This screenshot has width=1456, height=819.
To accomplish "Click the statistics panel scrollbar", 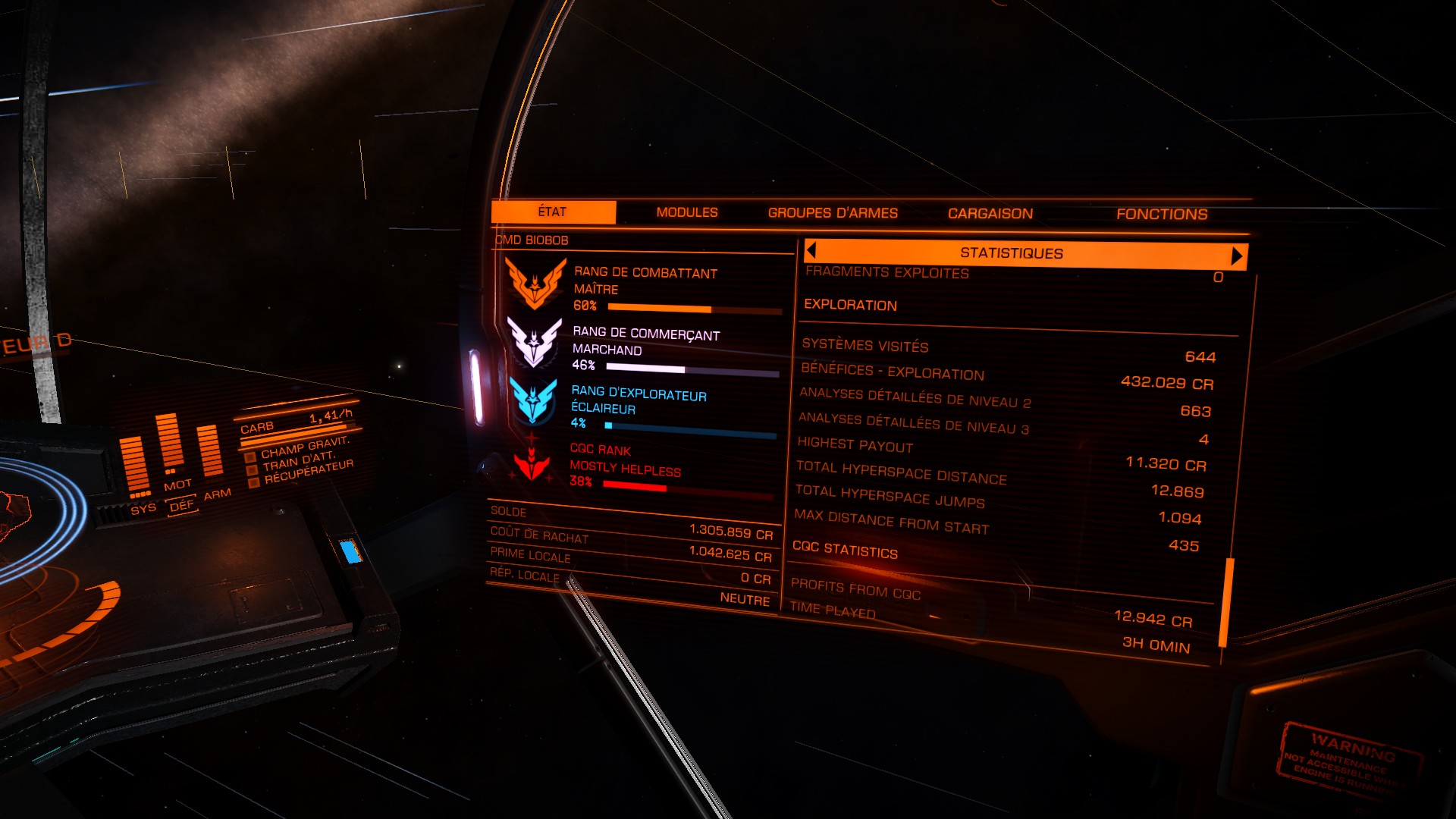I will (1226, 603).
